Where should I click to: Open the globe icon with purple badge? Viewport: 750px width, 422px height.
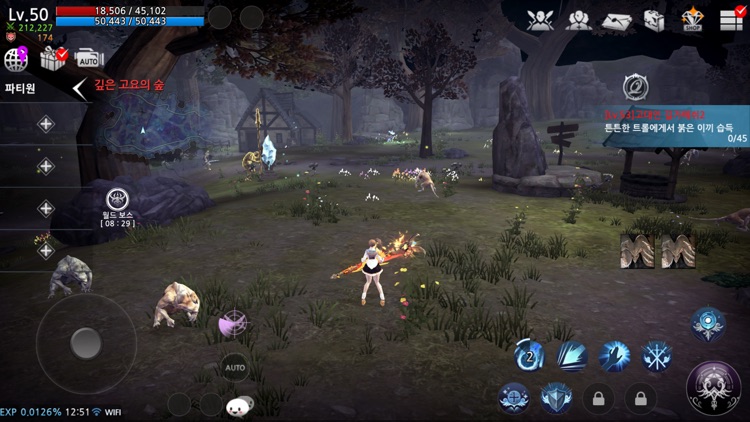(x=16, y=59)
